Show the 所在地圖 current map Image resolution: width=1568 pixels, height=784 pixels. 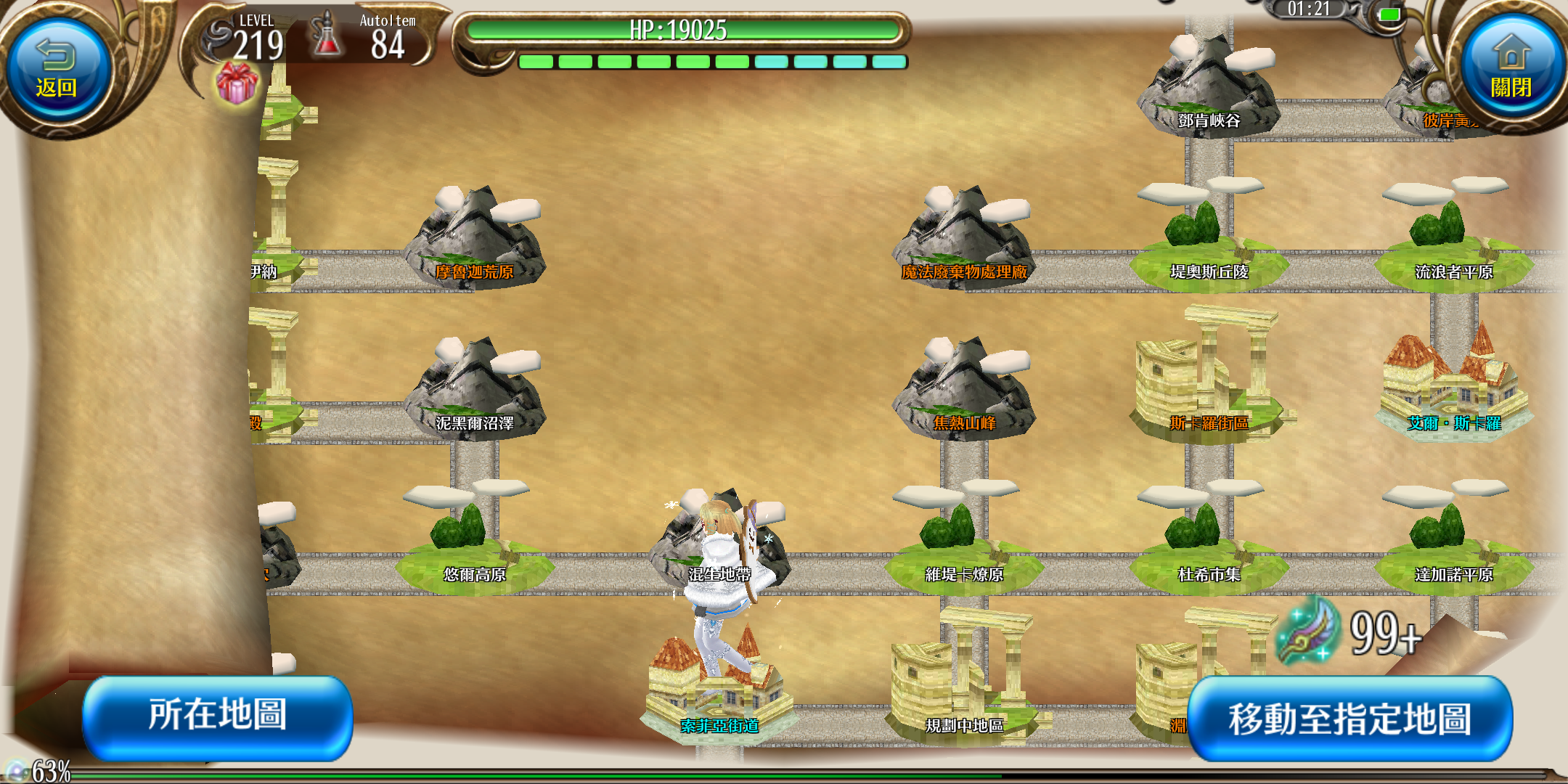pos(217,716)
